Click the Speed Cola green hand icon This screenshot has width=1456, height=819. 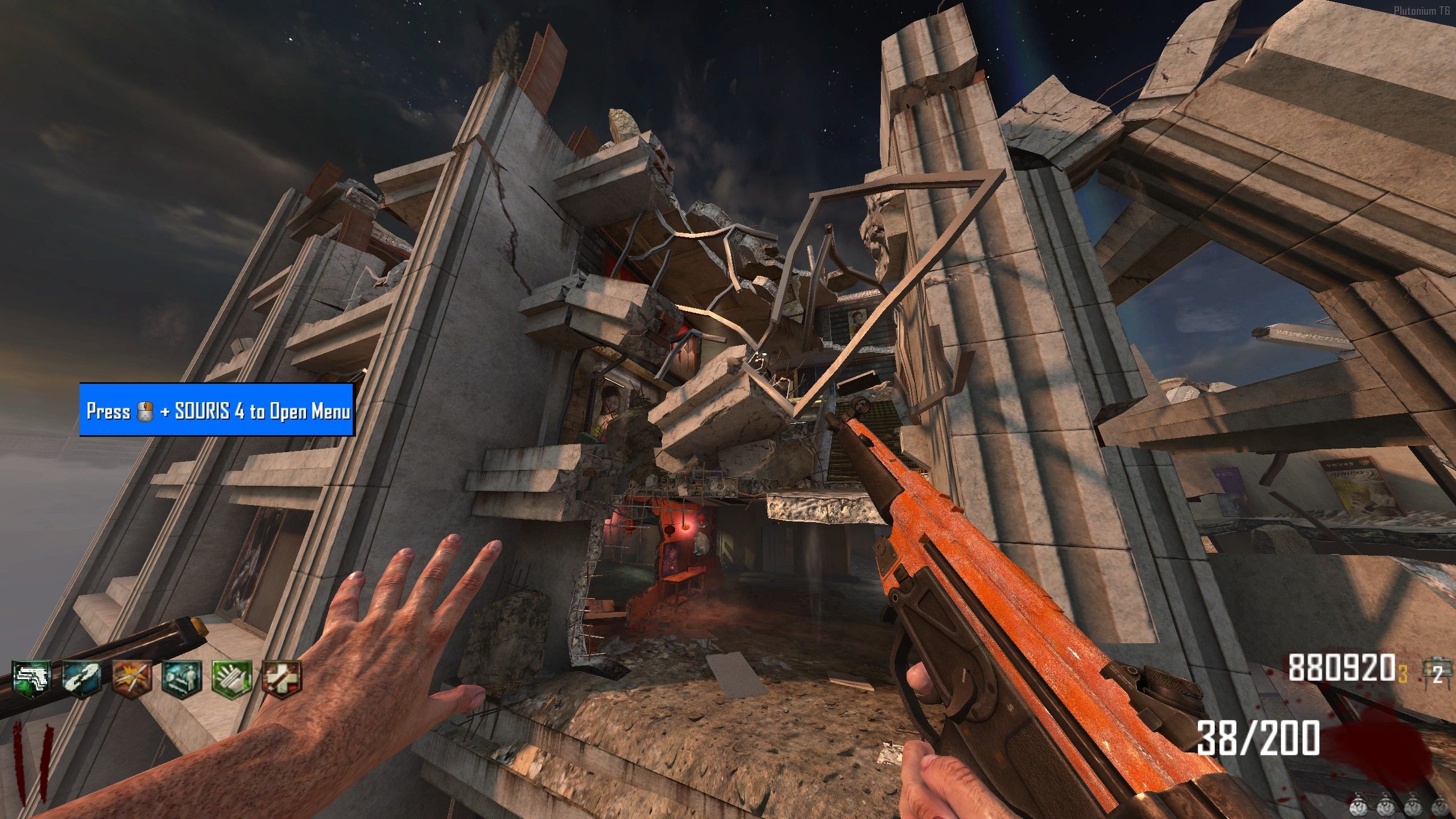pyautogui.click(x=232, y=678)
